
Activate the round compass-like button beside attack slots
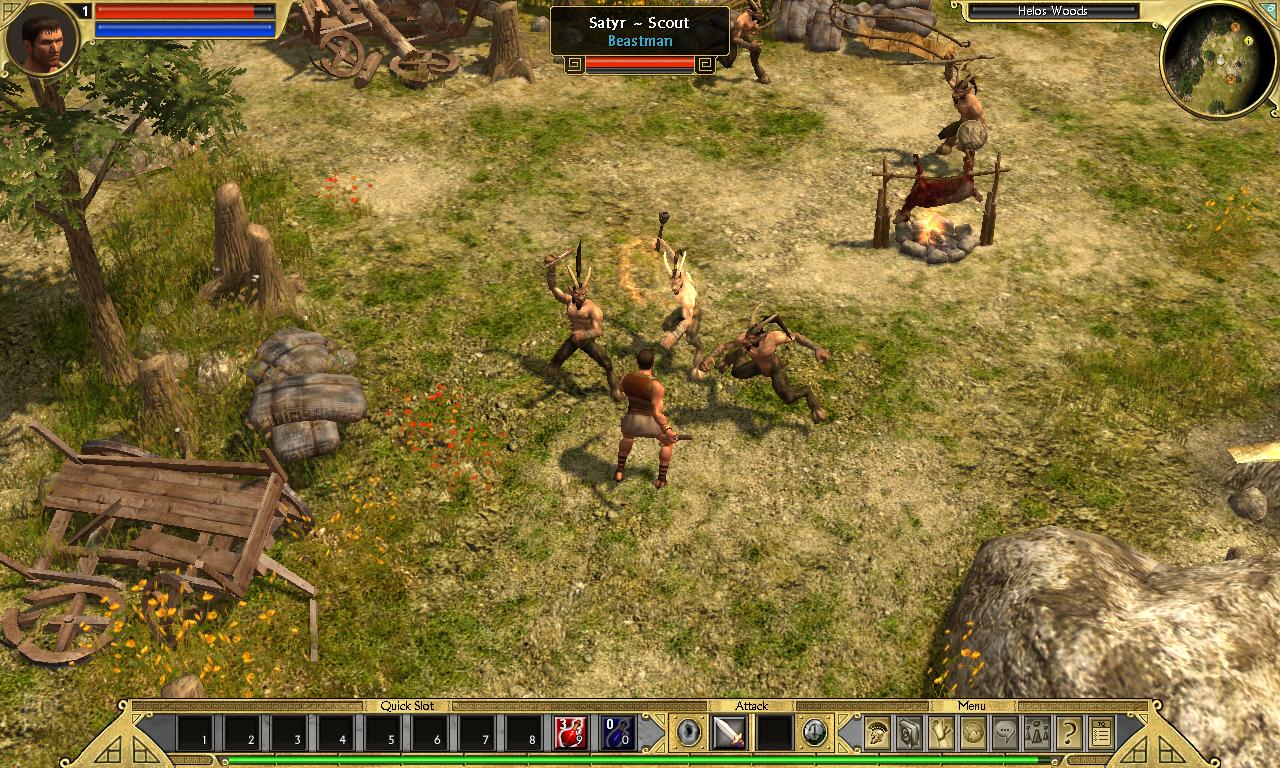coord(815,733)
